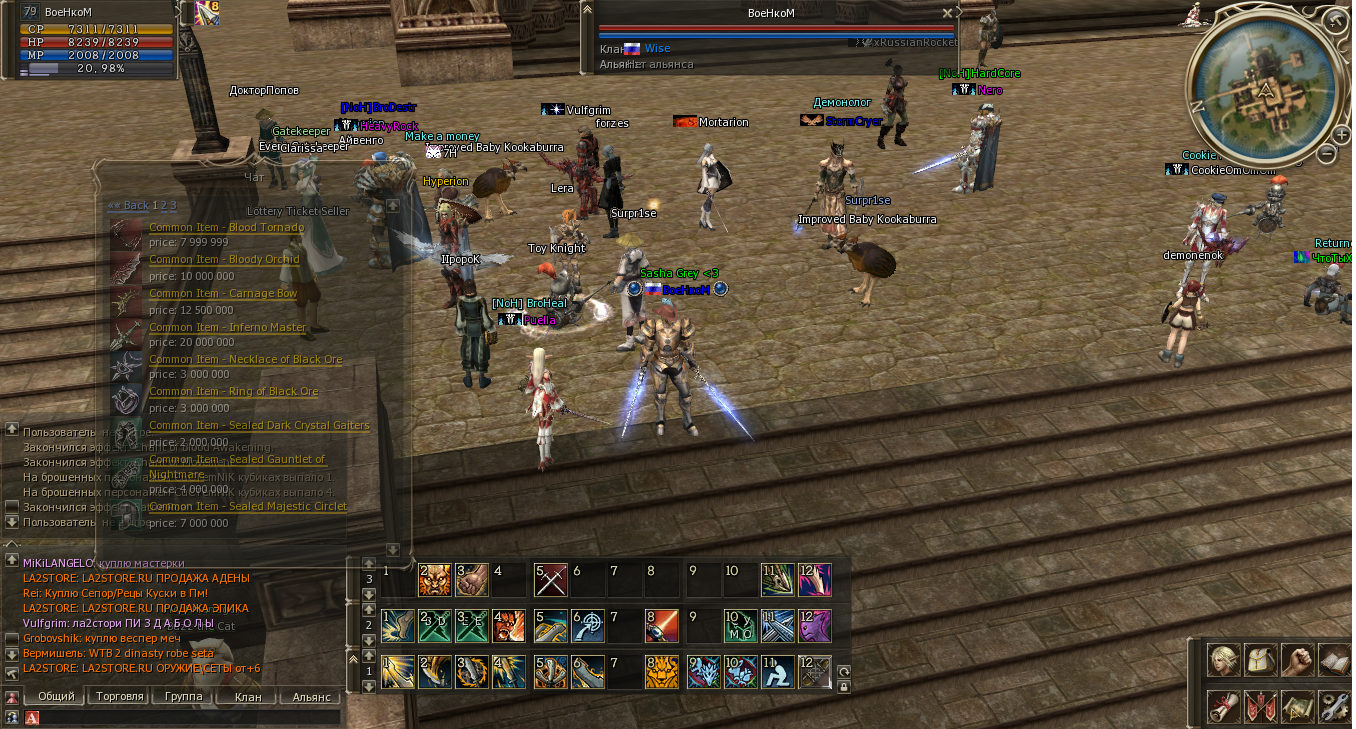Screen dimensions: 1356x729
Task: Switch to the Альянс chat tab
Action: (x=310, y=696)
